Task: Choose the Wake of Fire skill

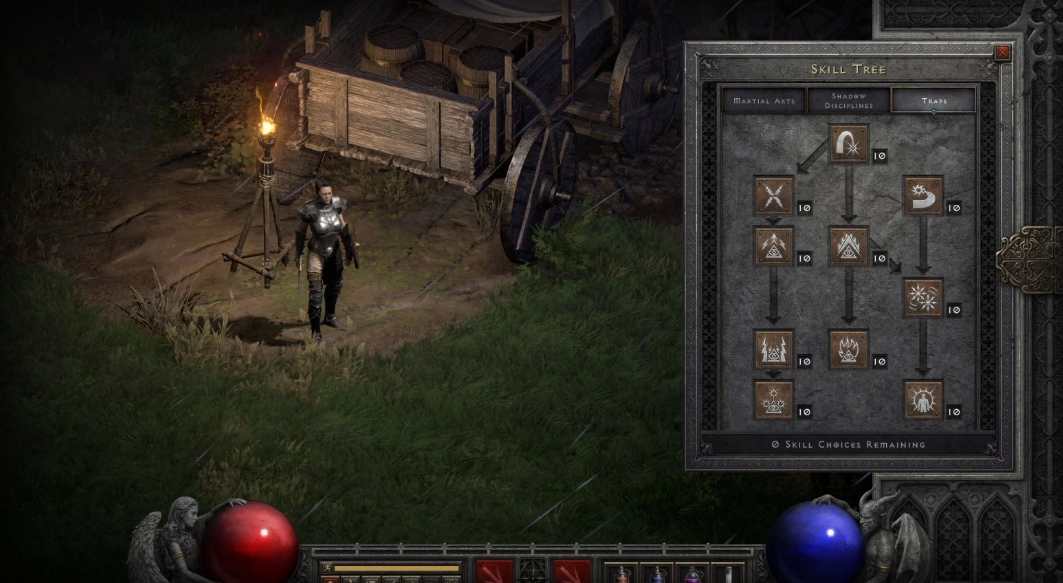Action: (x=849, y=246)
